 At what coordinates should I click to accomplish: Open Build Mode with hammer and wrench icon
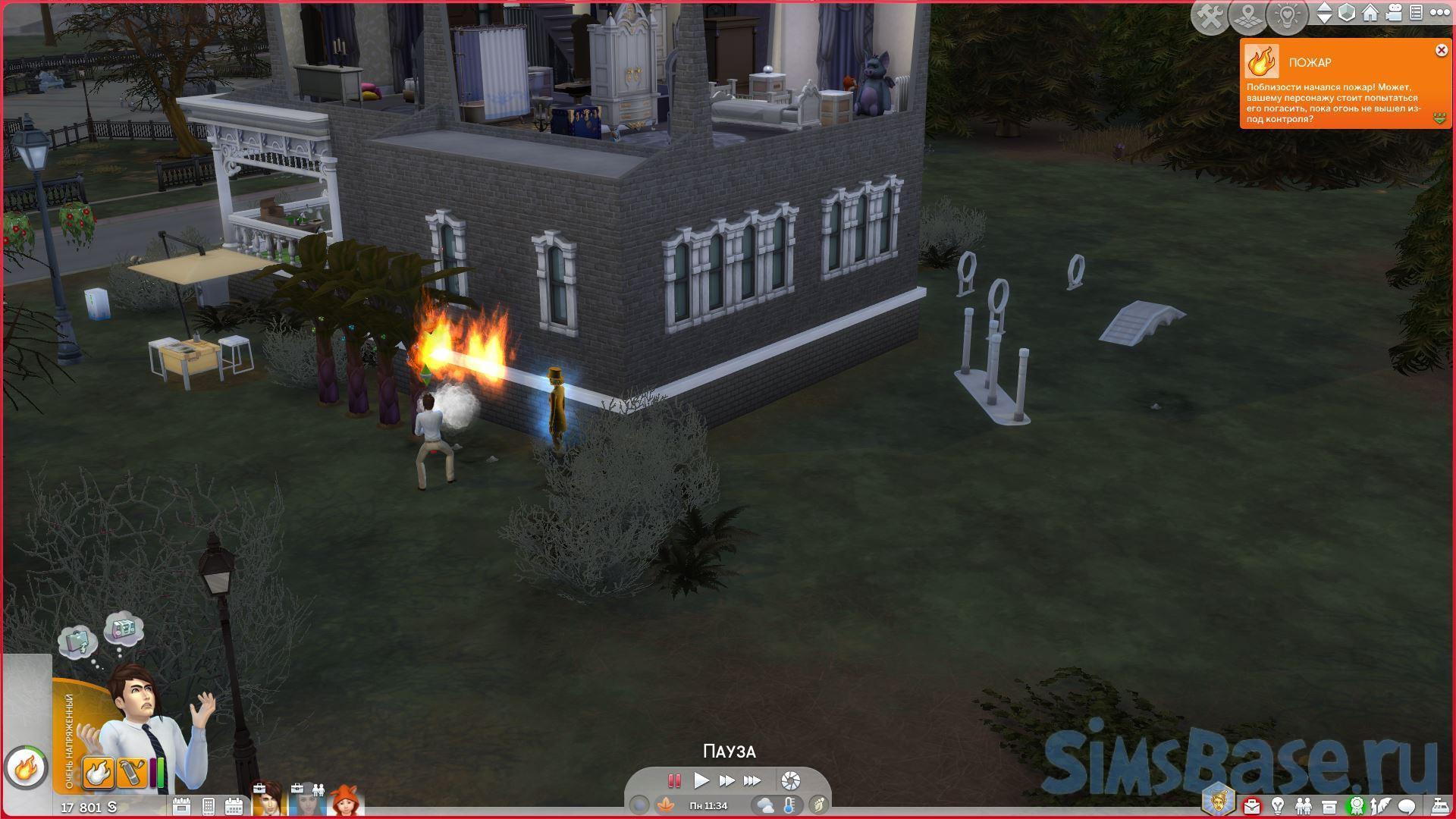point(1210,17)
